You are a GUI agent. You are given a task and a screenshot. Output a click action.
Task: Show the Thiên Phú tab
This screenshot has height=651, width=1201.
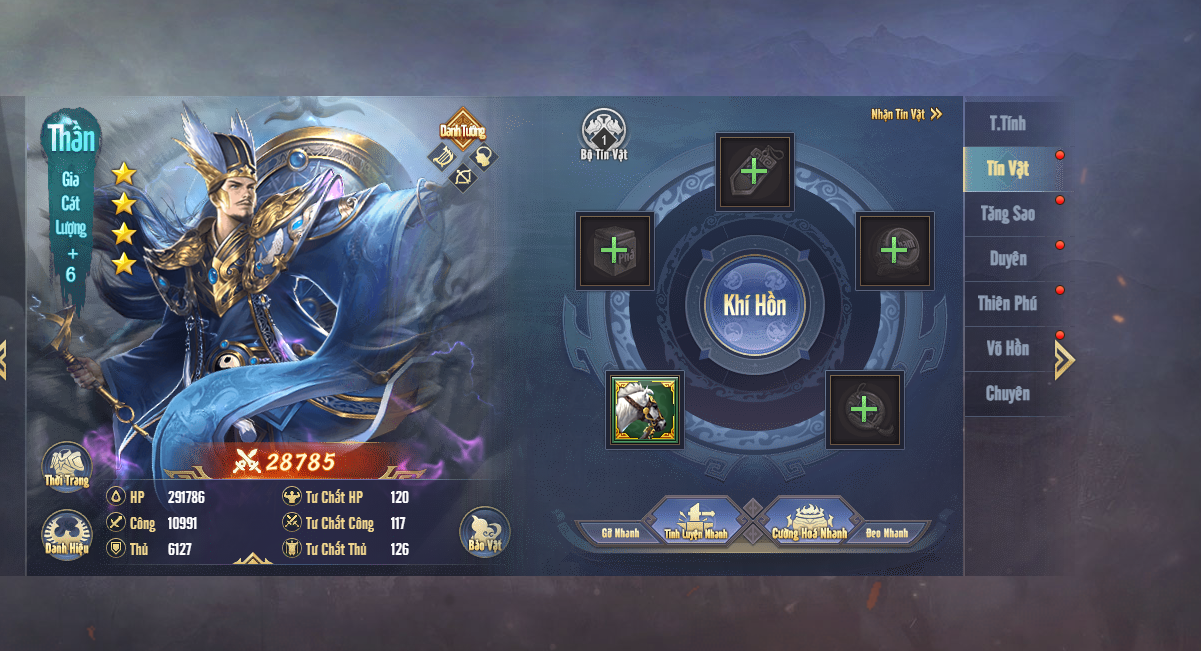(x=1008, y=304)
